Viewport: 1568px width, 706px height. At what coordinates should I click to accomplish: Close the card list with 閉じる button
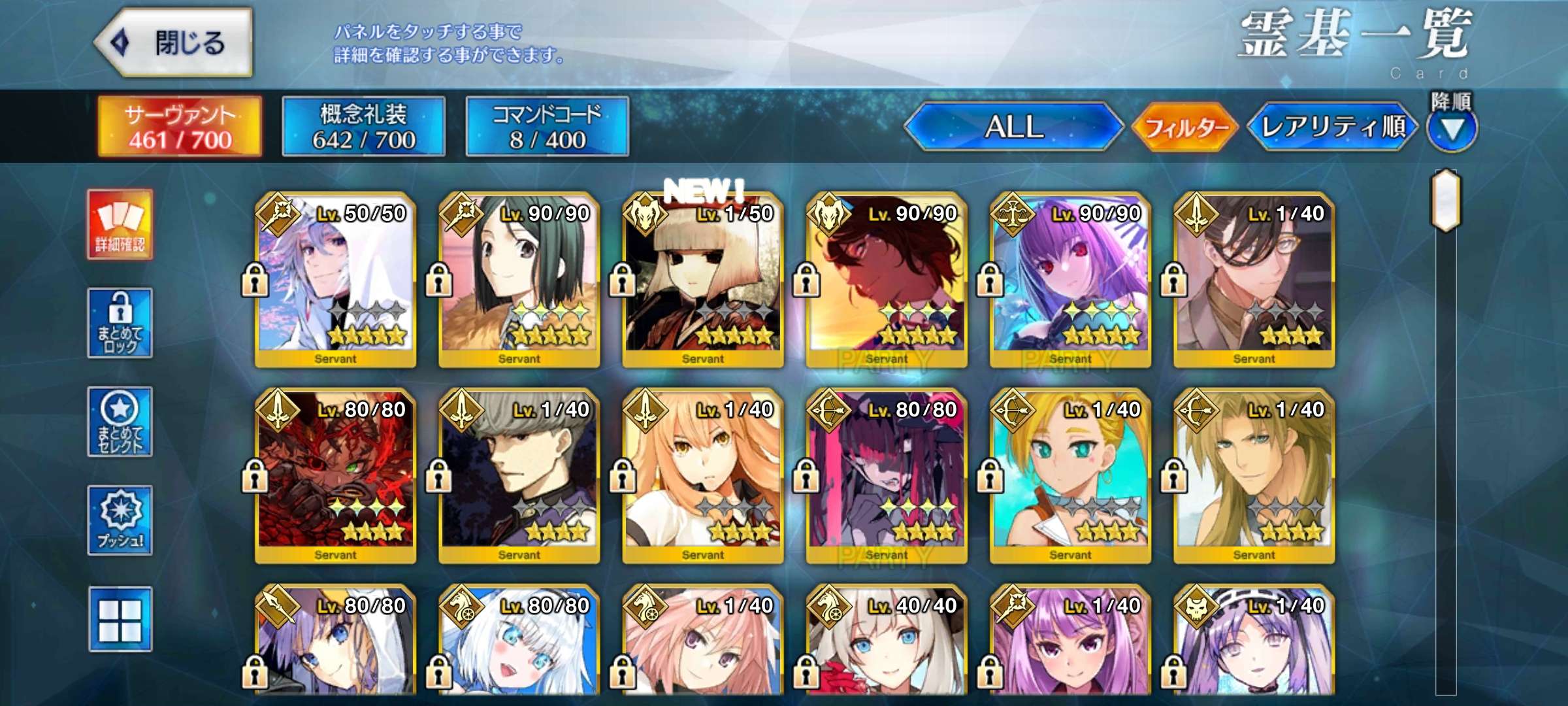coord(174,42)
